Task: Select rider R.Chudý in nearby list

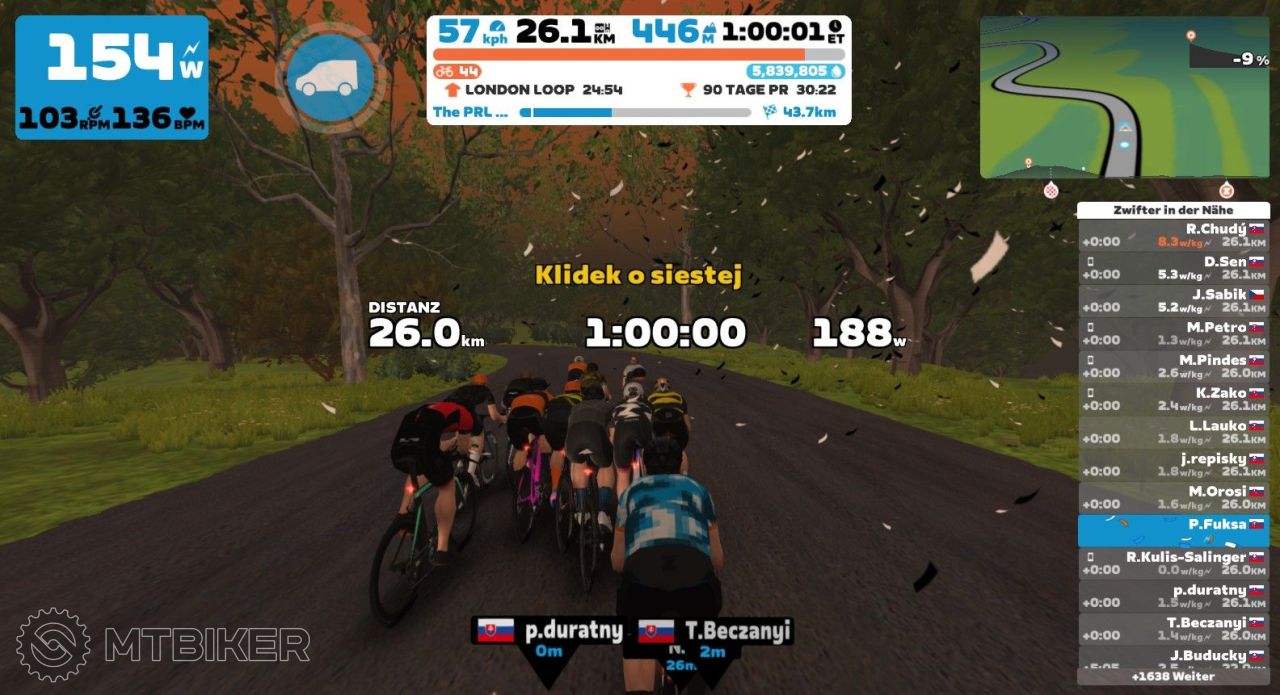Action: click(1173, 235)
